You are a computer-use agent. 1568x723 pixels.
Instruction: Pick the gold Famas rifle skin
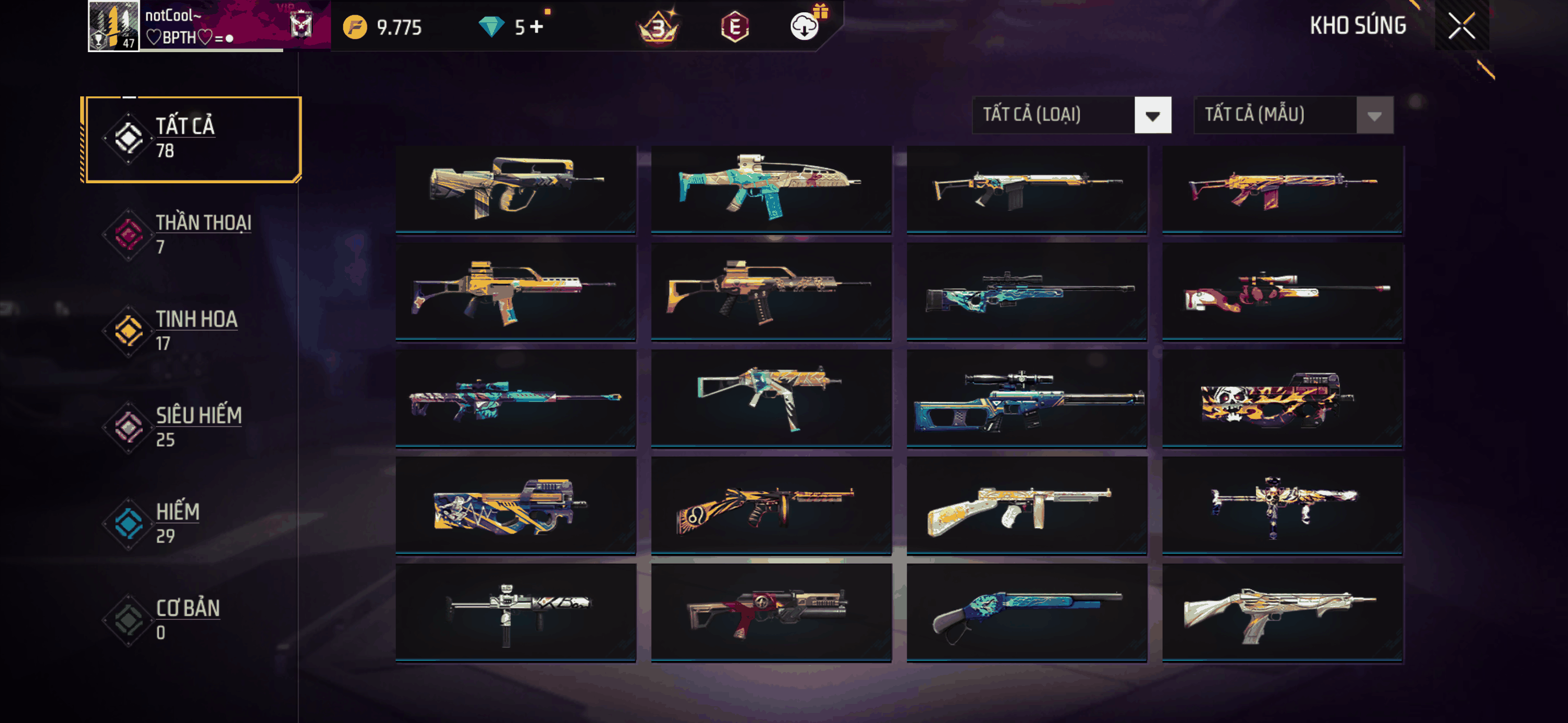pos(515,187)
